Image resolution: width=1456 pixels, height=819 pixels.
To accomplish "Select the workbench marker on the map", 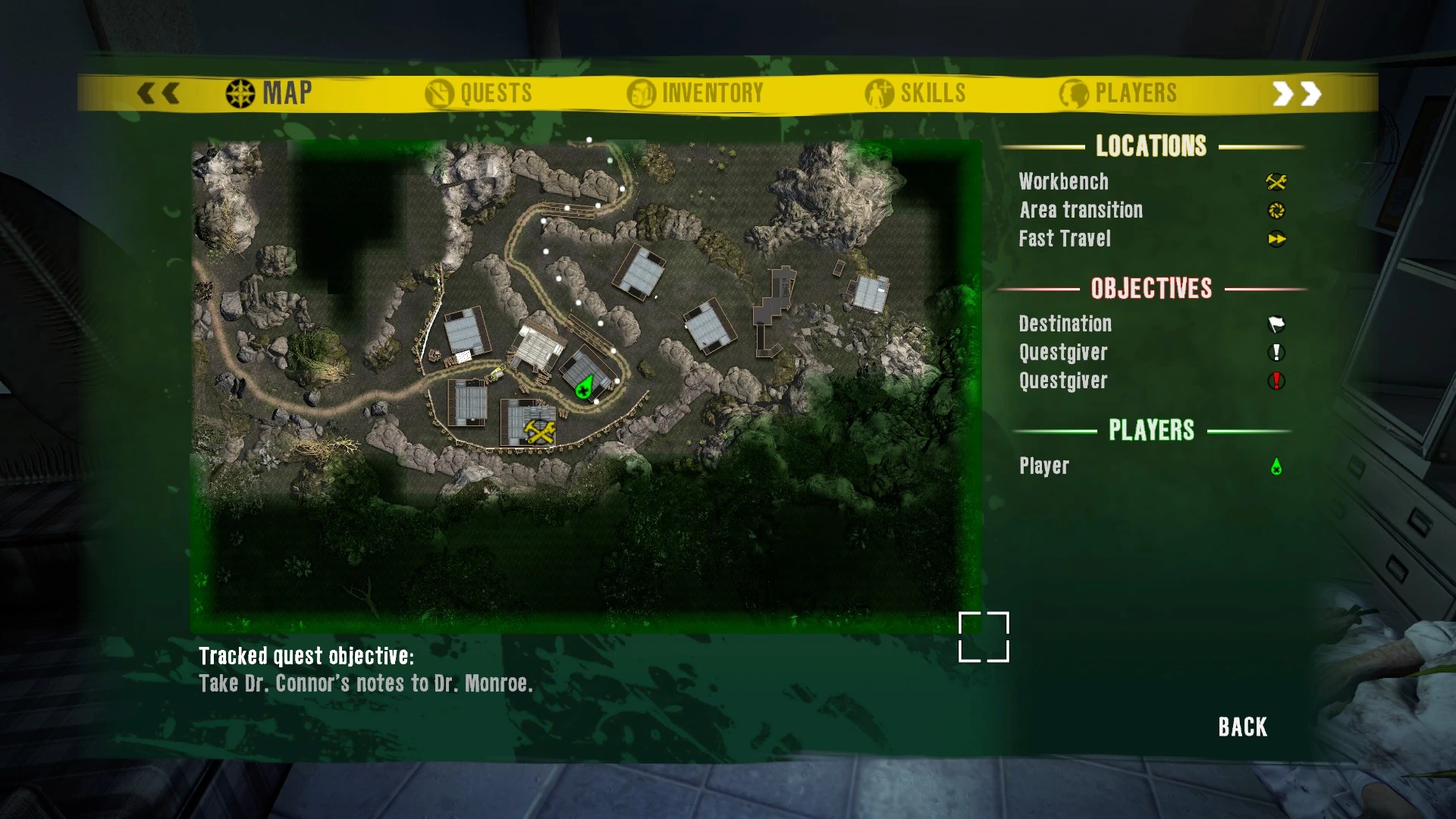I will click(x=539, y=431).
